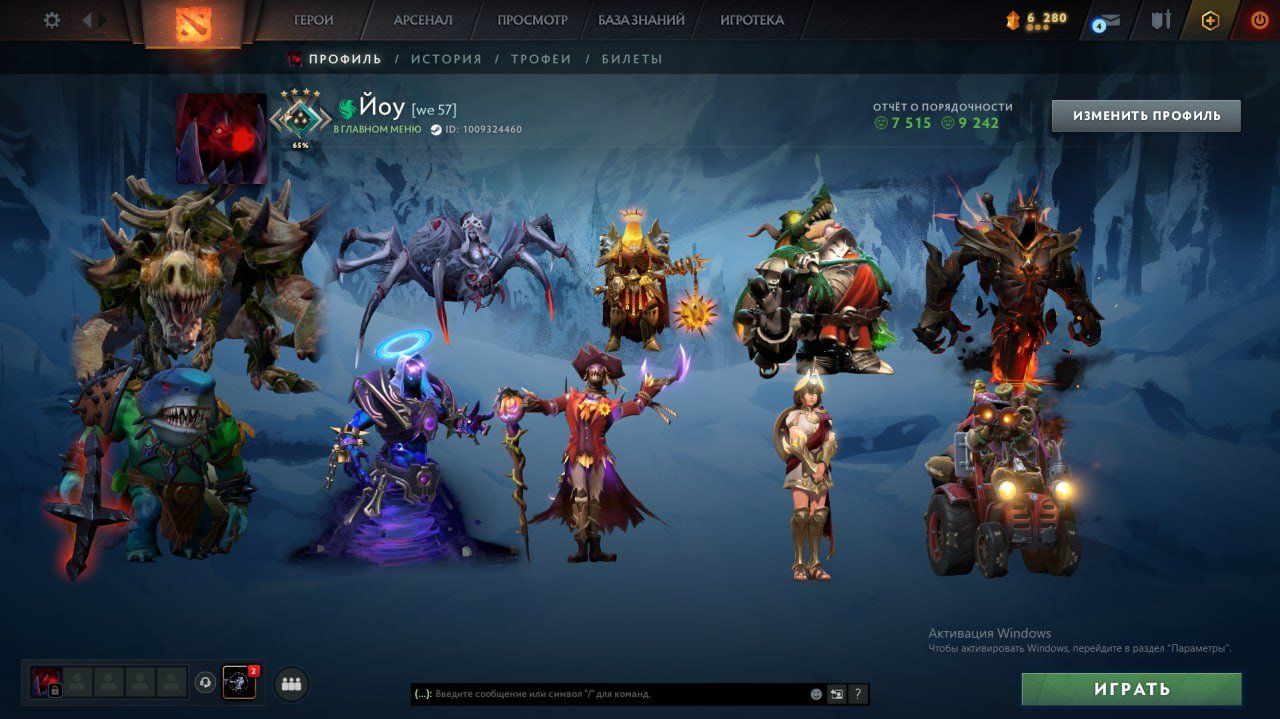The image size is (1280, 719).
Task: Quit using the red power button
Action: point(1259,20)
